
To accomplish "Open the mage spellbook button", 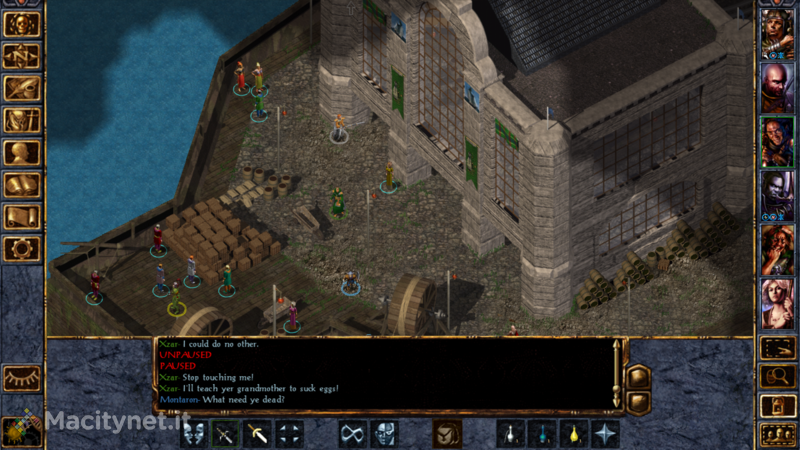I will (x=22, y=184).
